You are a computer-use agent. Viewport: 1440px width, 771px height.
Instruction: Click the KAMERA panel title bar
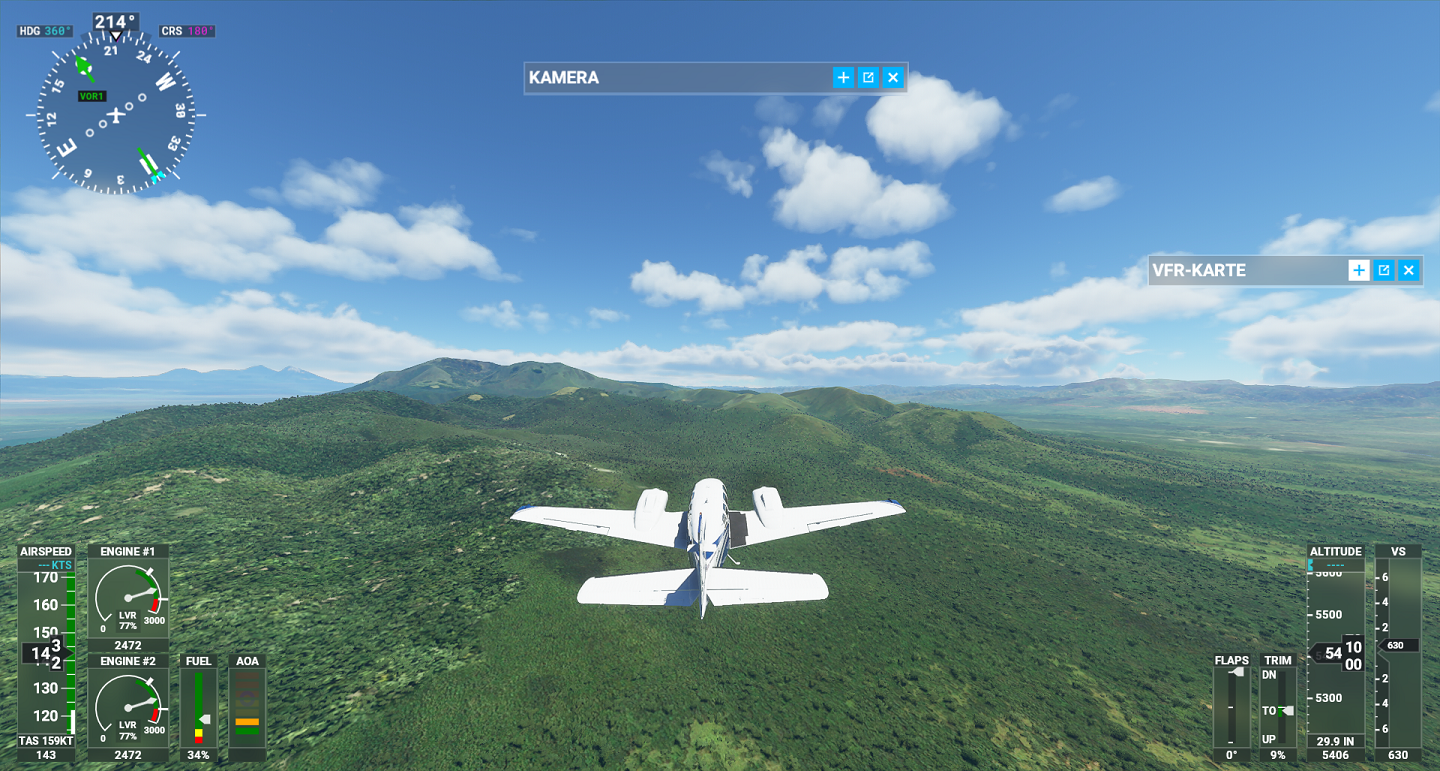coord(680,78)
